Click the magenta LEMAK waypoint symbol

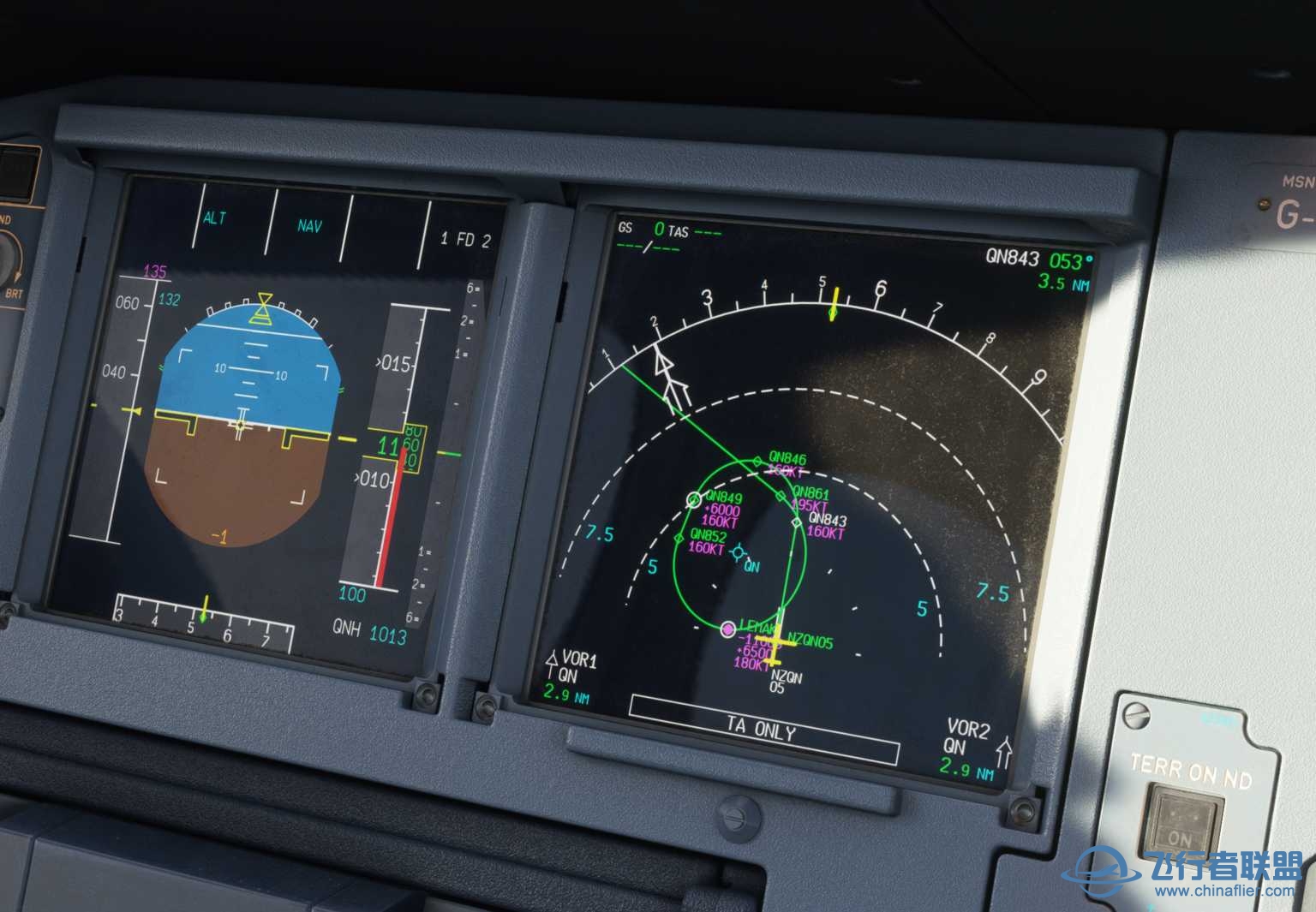click(x=728, y=628)
